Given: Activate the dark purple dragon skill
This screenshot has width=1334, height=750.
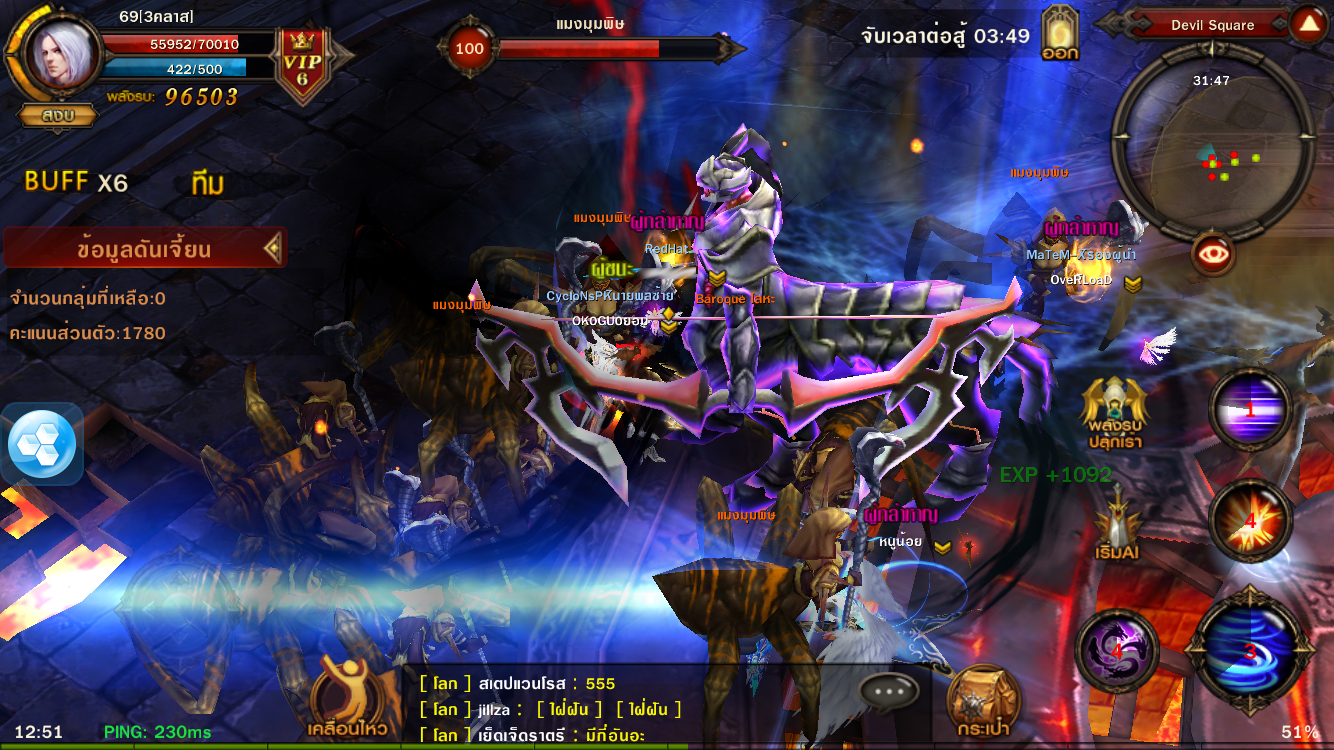Looking at the screenshot, I should pyautogui.click(x=1116, y=652).
